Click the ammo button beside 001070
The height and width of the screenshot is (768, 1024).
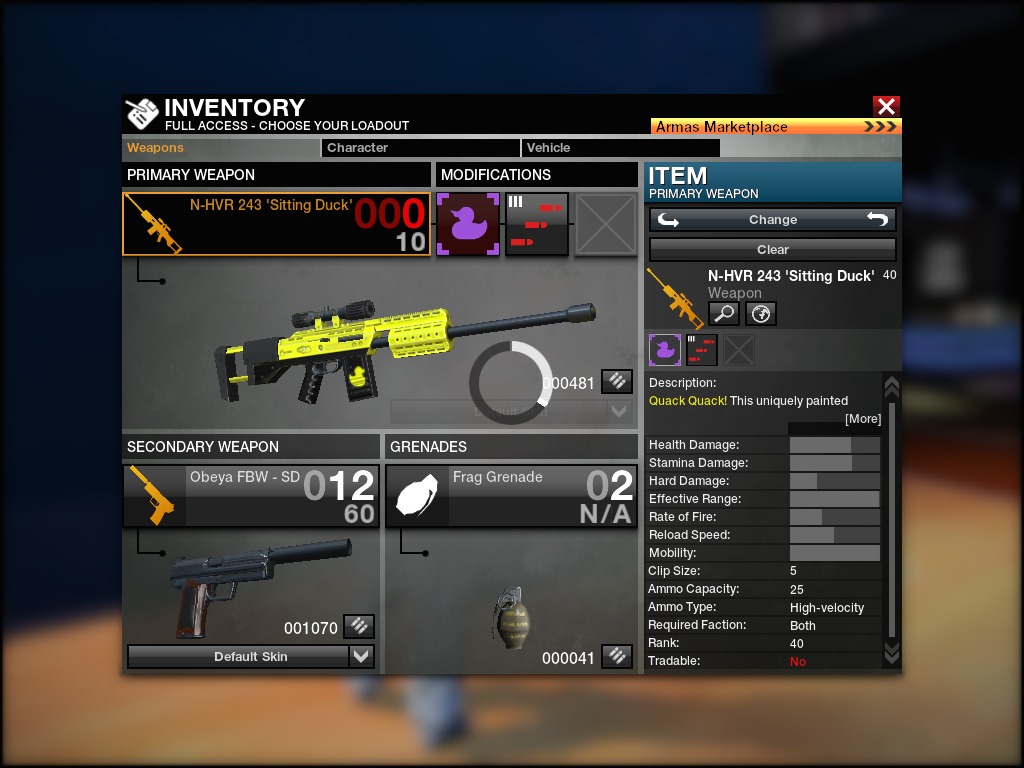(x=359, y=627)
